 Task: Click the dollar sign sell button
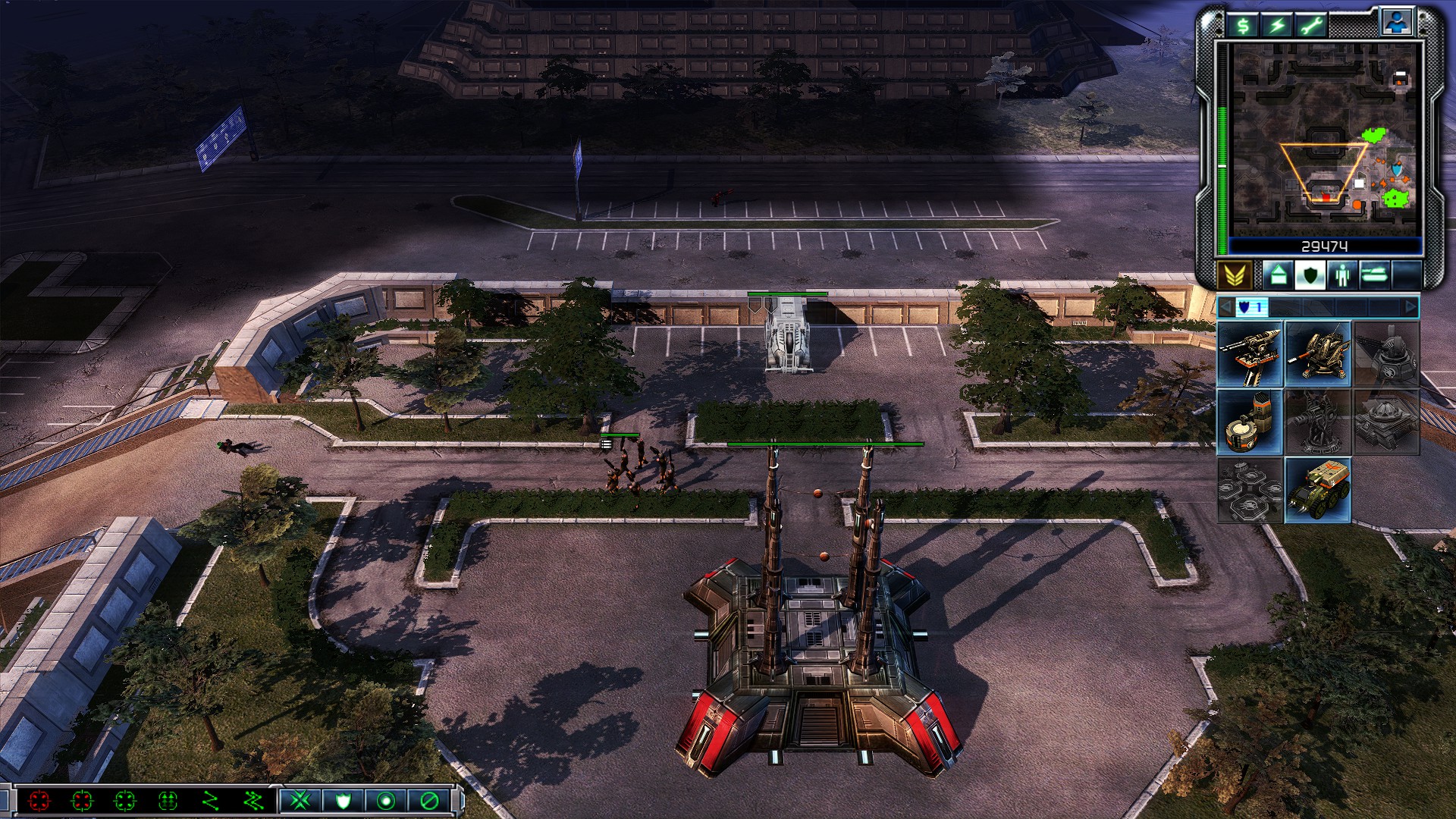coord(1244,27)
